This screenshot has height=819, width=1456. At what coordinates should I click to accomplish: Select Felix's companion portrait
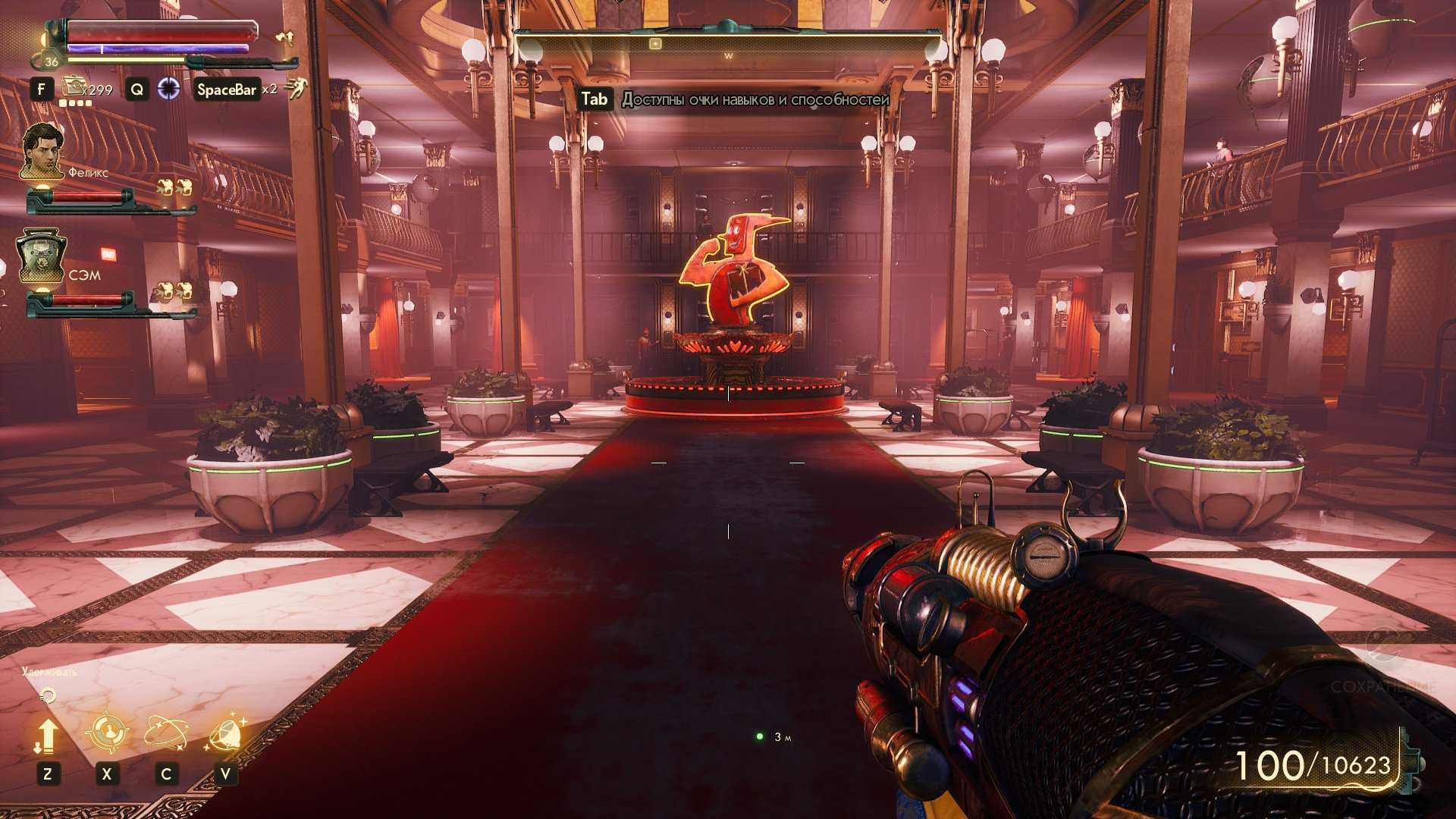coord(42,151)
